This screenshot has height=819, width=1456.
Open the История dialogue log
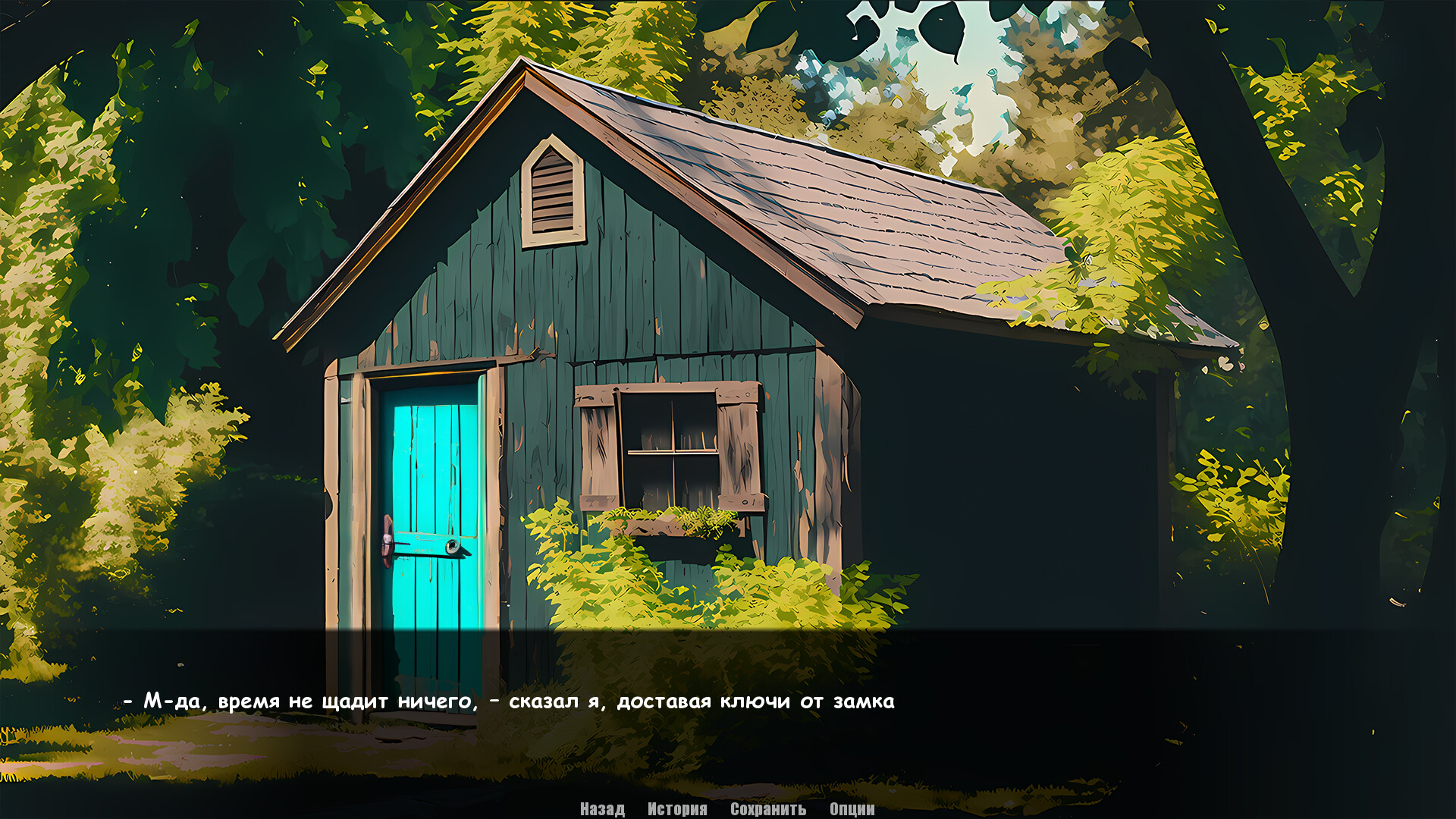676,810
